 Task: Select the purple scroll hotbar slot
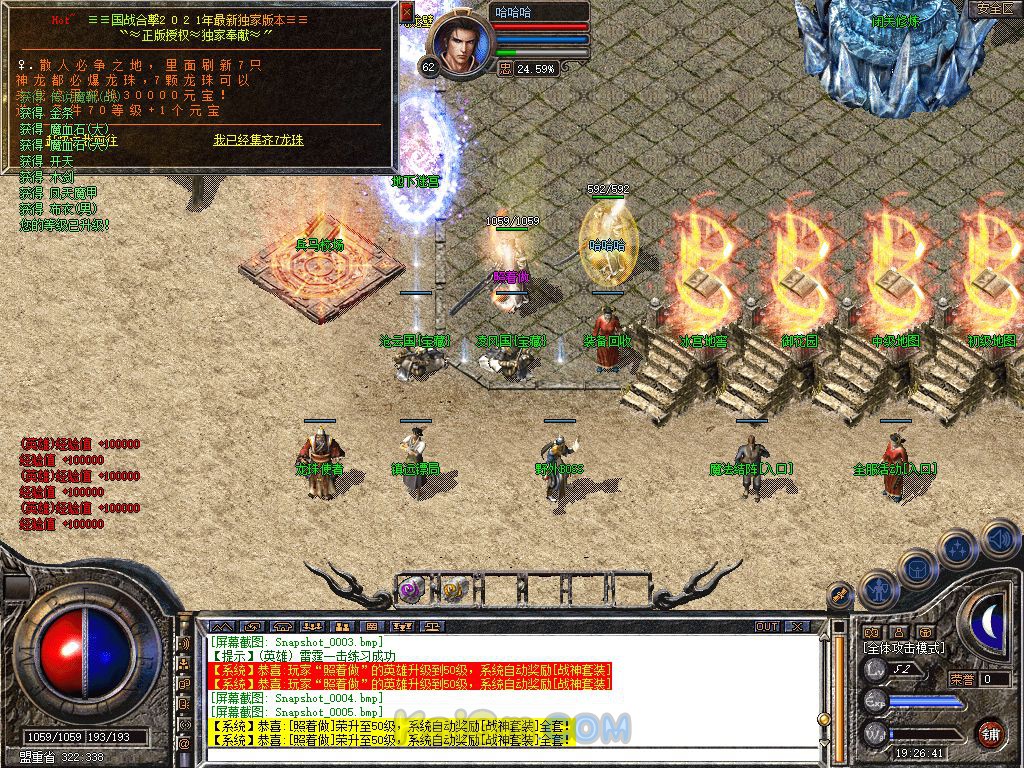pos(411,590)
